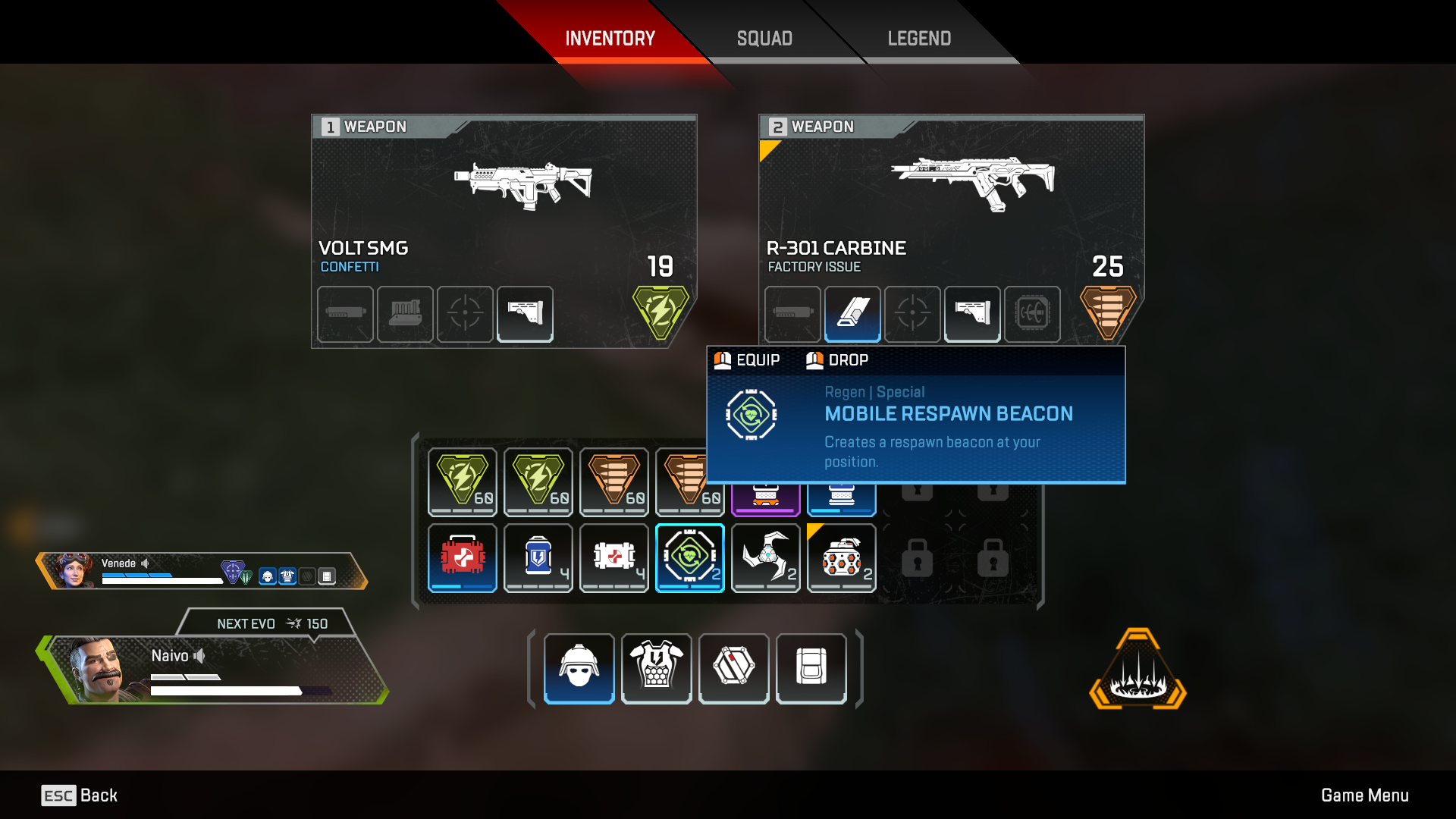Viewport: 1456px width, 819px height.
Task: Select the Inventory tab
Action: pyautogui.click(x=610, y=38)
